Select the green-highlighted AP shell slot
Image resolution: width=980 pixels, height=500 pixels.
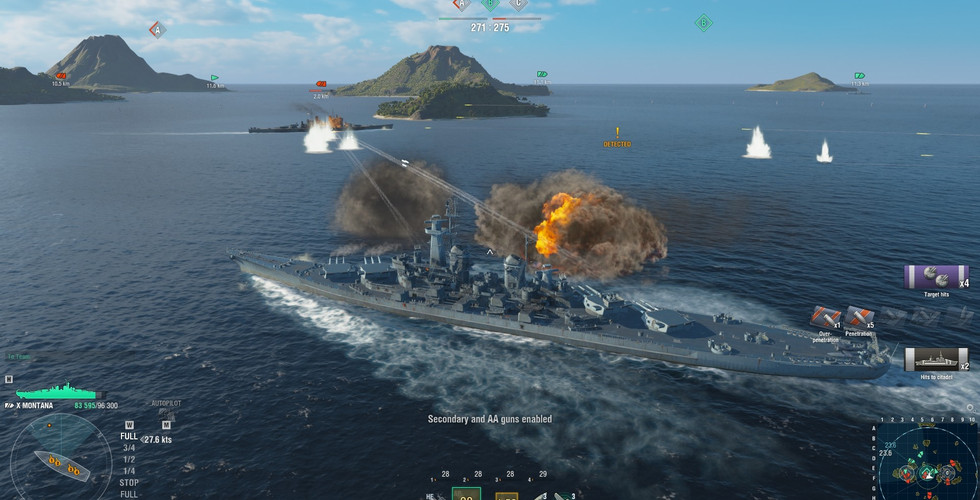pyautogui.click(x=467, y=493)
